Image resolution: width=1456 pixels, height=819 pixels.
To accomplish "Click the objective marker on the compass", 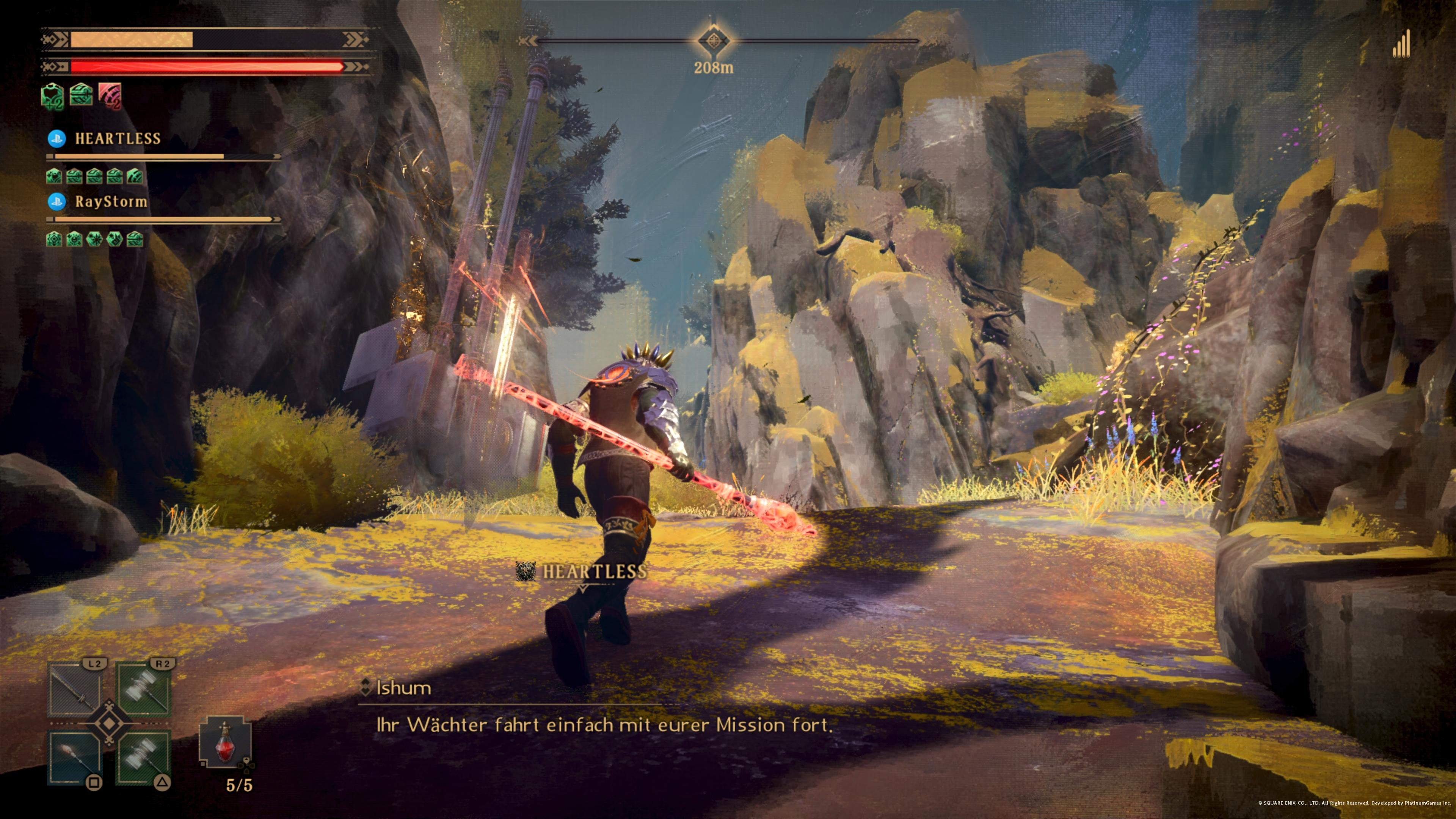I will 714,41.
